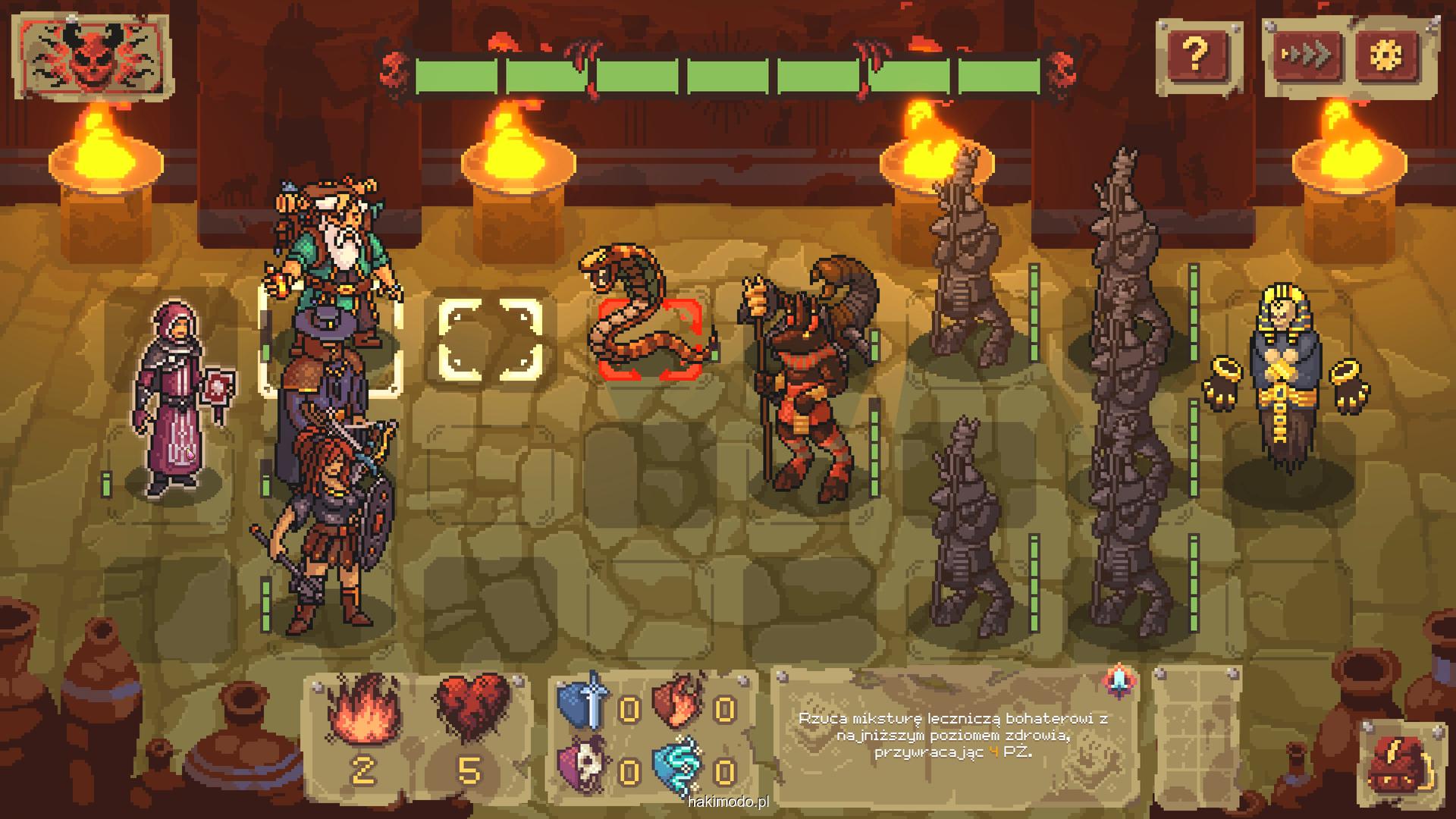Select the empty white-bracketed tile
Viewport: 1456px width, 819px height.
coord(491,340)
